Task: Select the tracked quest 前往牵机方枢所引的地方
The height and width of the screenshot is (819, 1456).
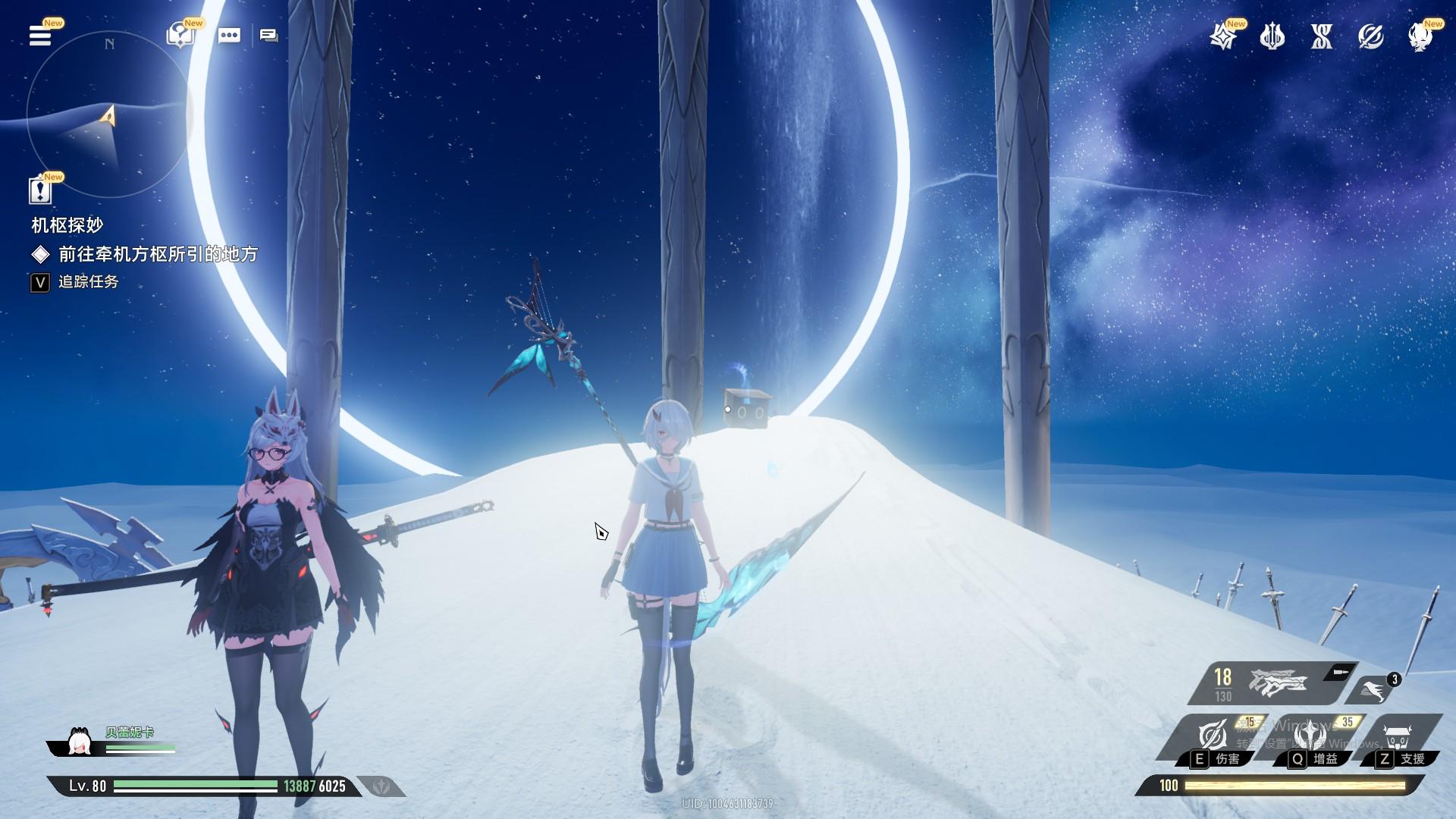Action: click(x=158, y=254)
